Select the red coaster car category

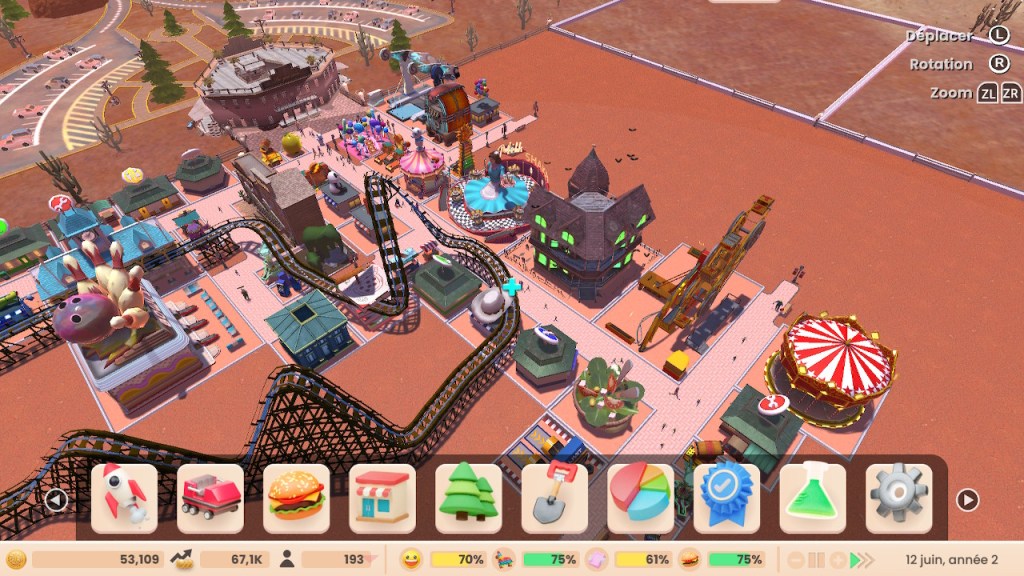210,498
